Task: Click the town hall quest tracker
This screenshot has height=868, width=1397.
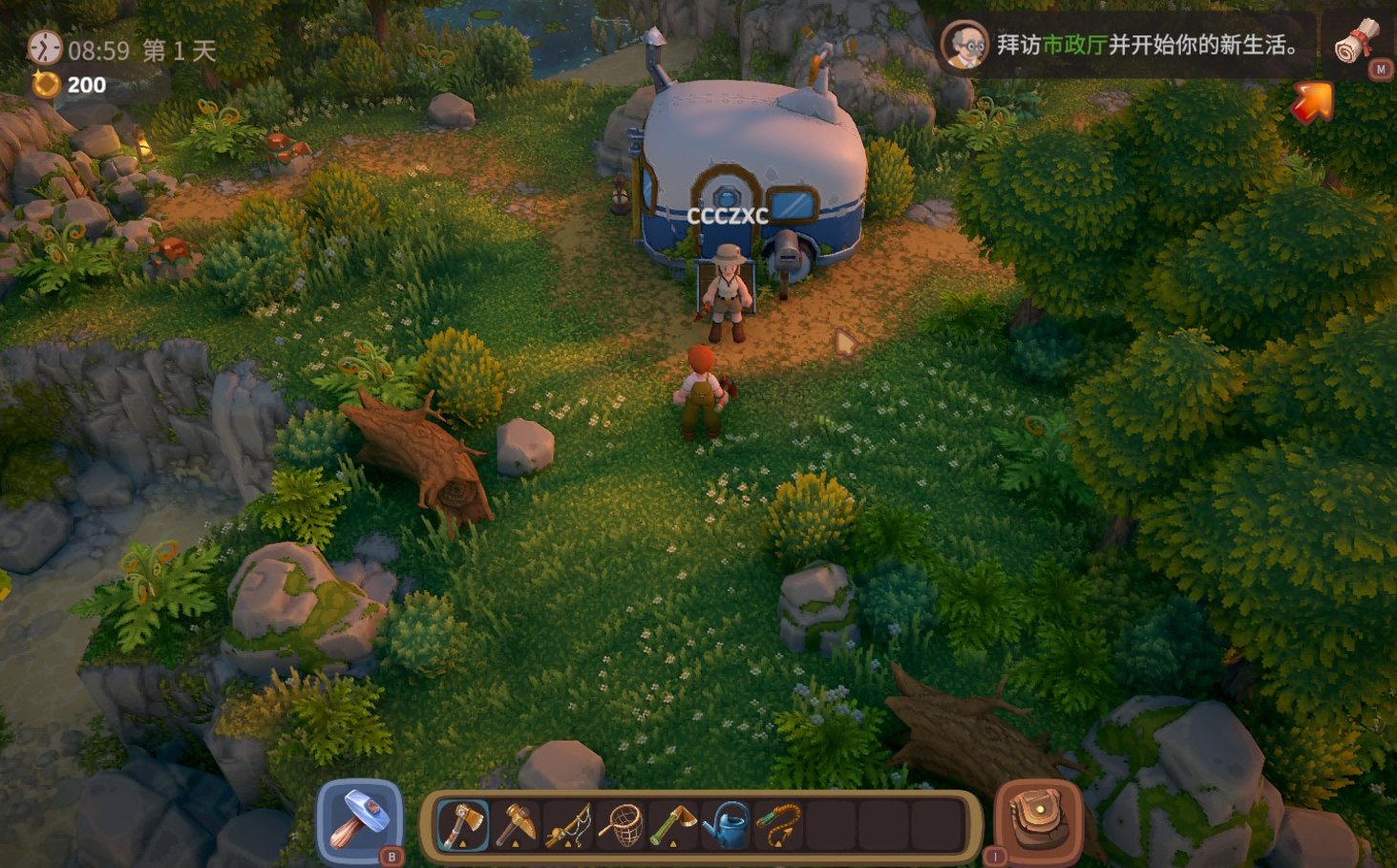Action: coord(1146,45)
